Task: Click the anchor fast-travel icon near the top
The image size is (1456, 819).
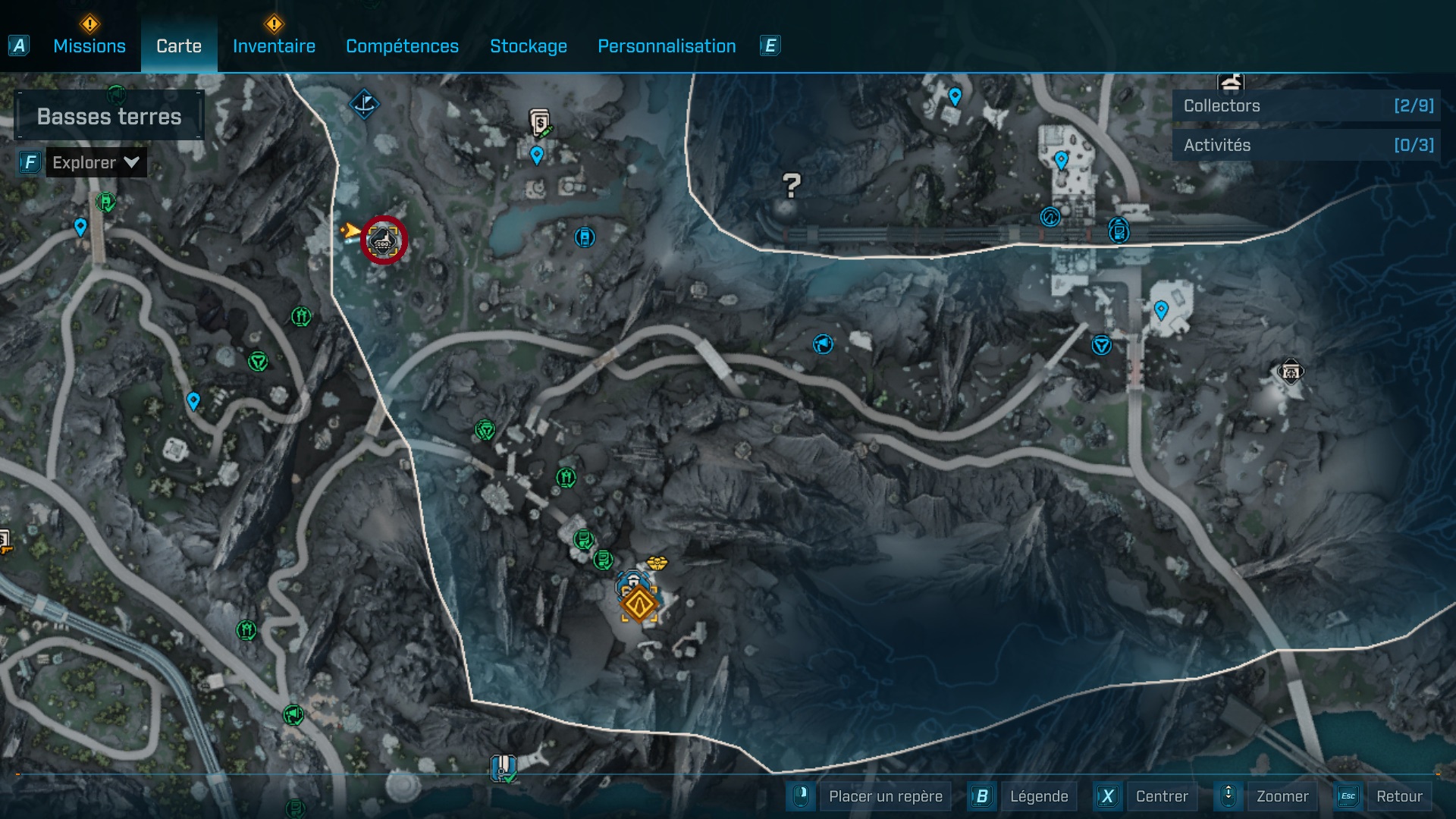Action: pos(364,105)
